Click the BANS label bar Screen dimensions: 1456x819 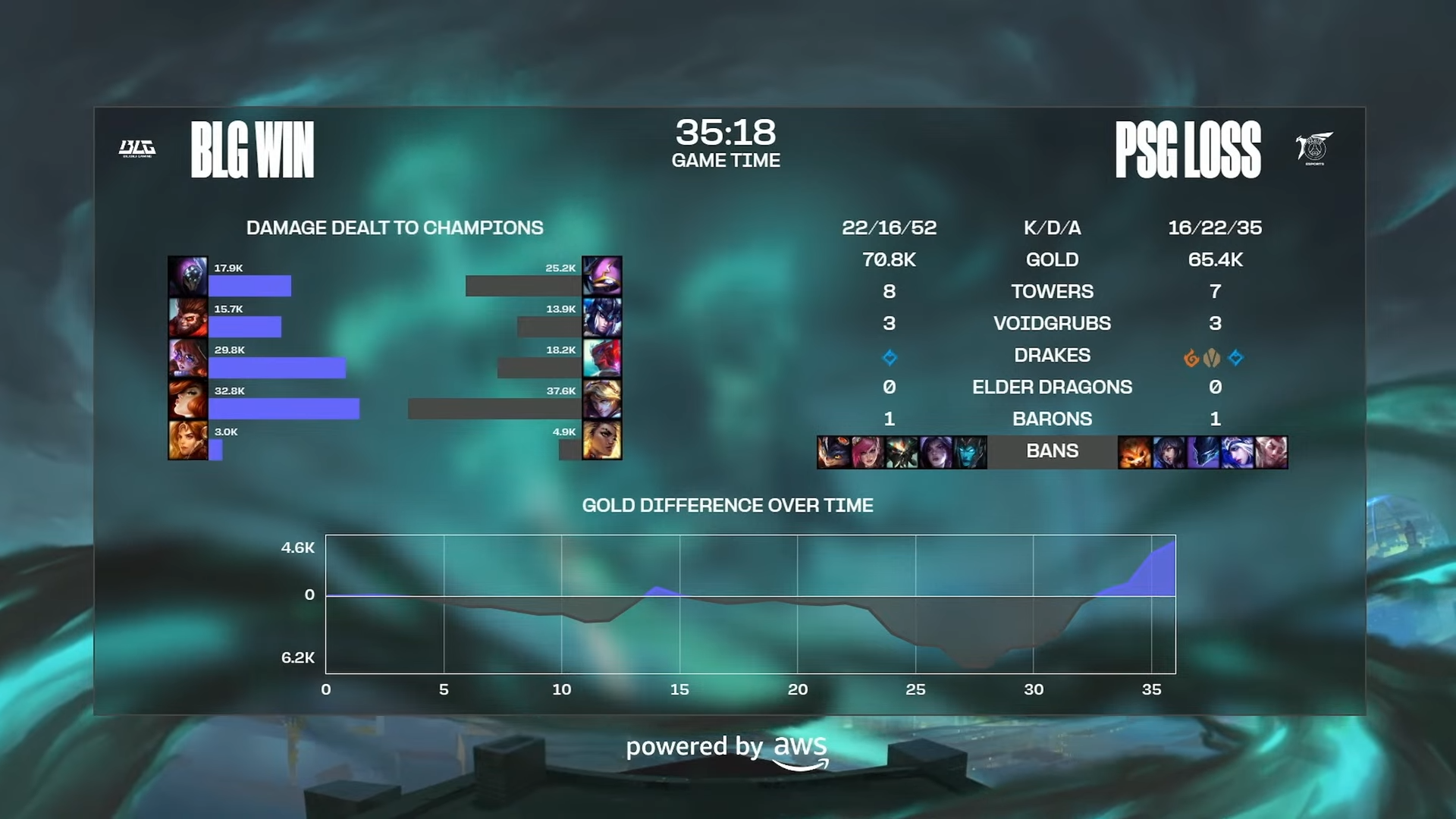point(1053,450)
